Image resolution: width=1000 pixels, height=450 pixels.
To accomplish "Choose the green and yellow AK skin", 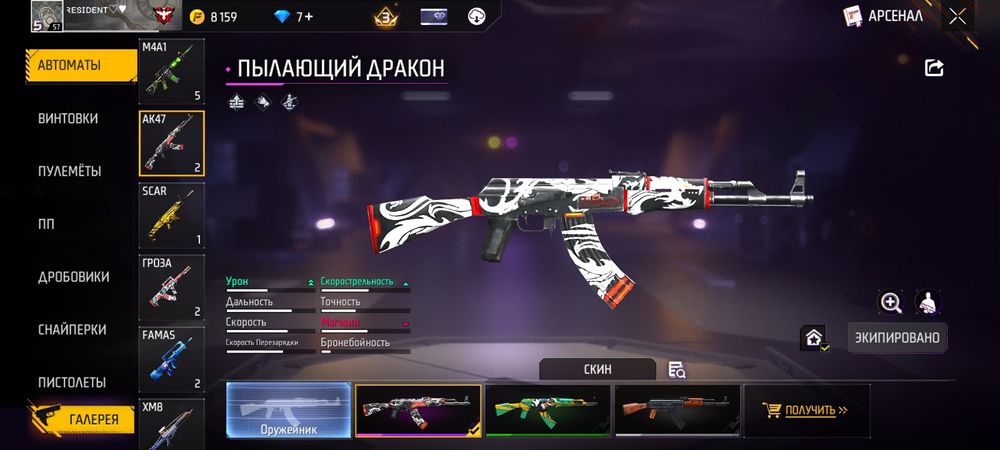I will [x=547, y=410].
